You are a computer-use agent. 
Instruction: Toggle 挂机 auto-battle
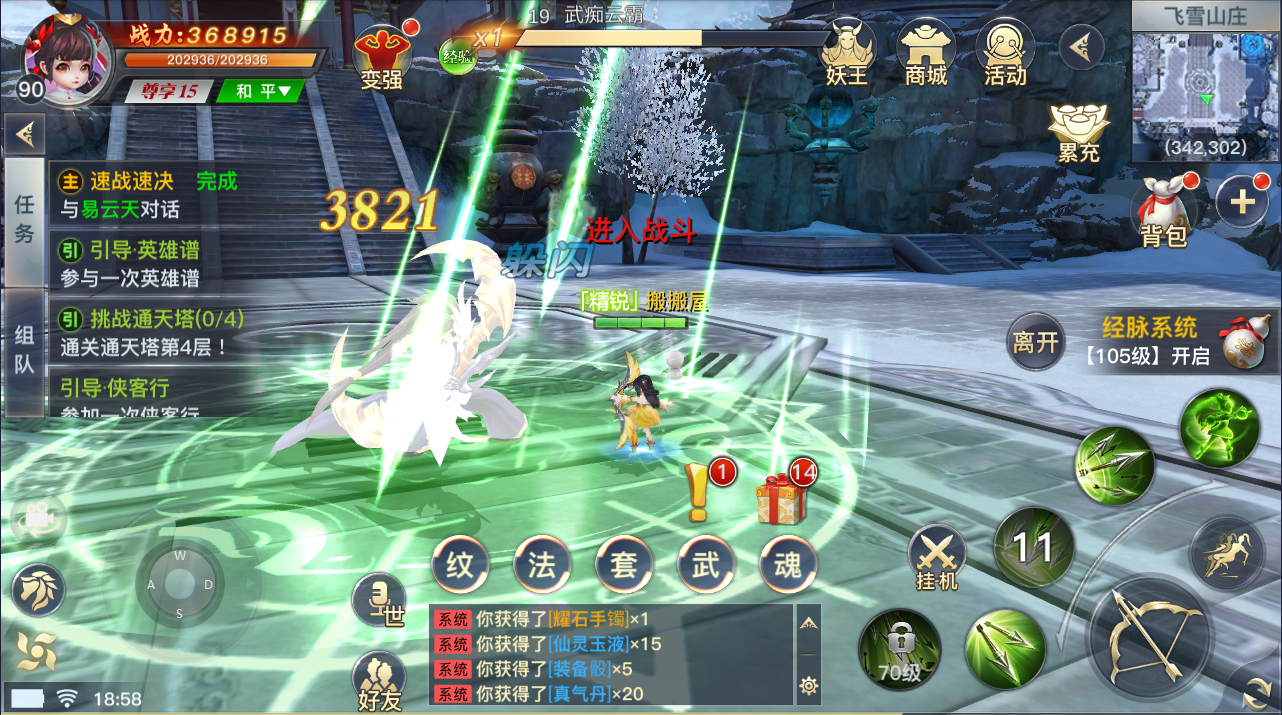(x=937, y=558)
